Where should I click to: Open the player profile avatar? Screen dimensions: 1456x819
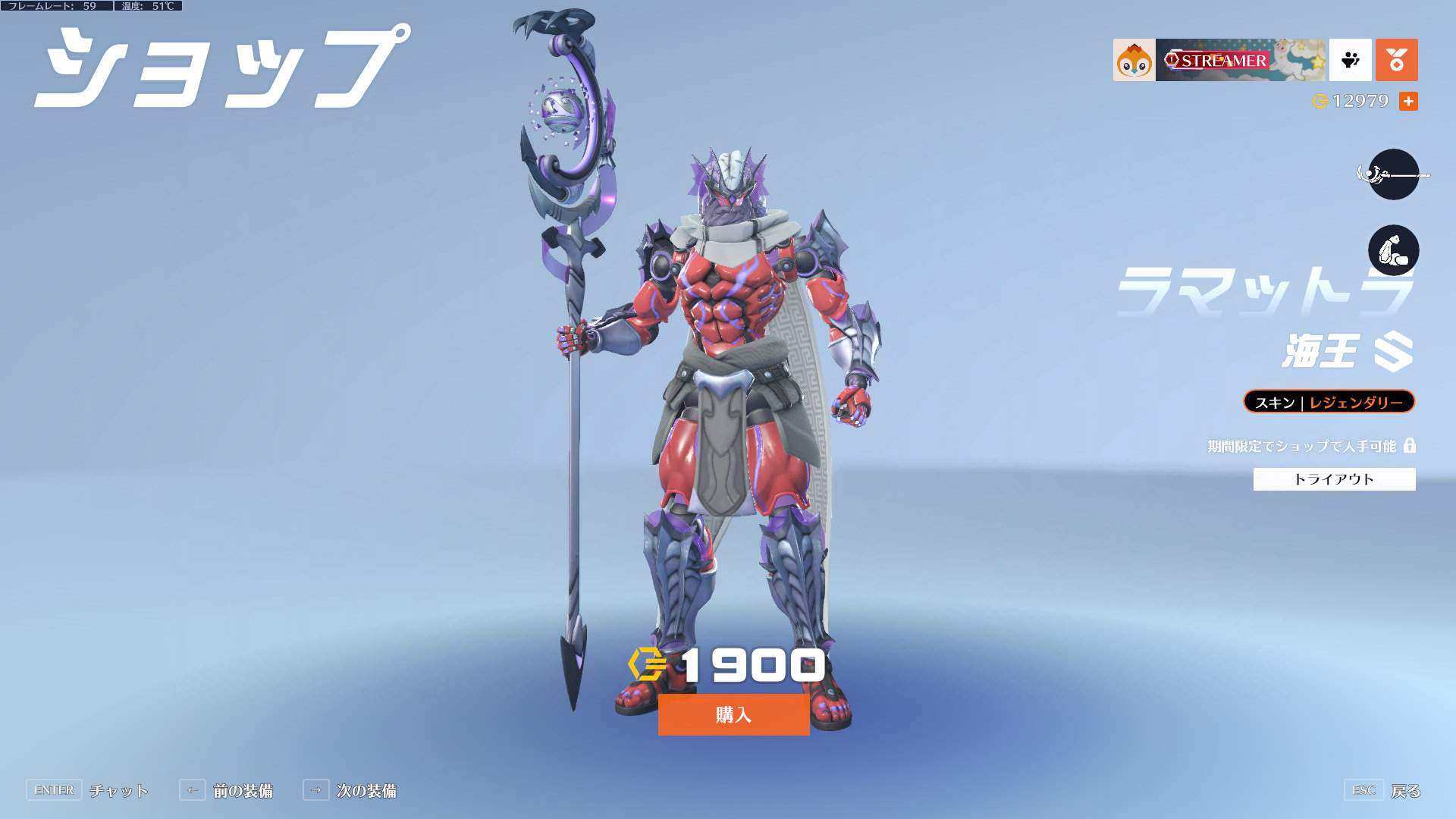click(x=1134, y=60)
